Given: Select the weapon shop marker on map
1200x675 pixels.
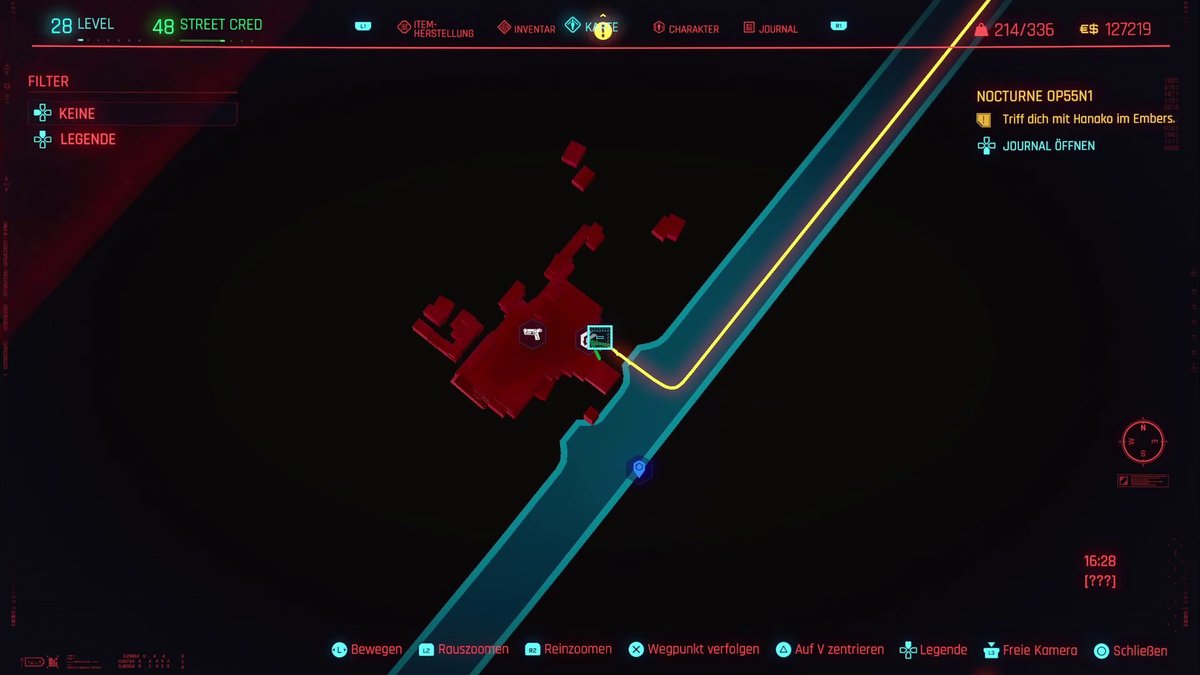Looking at the screenshot, I should pyautogui.click(x=532, y=333).
